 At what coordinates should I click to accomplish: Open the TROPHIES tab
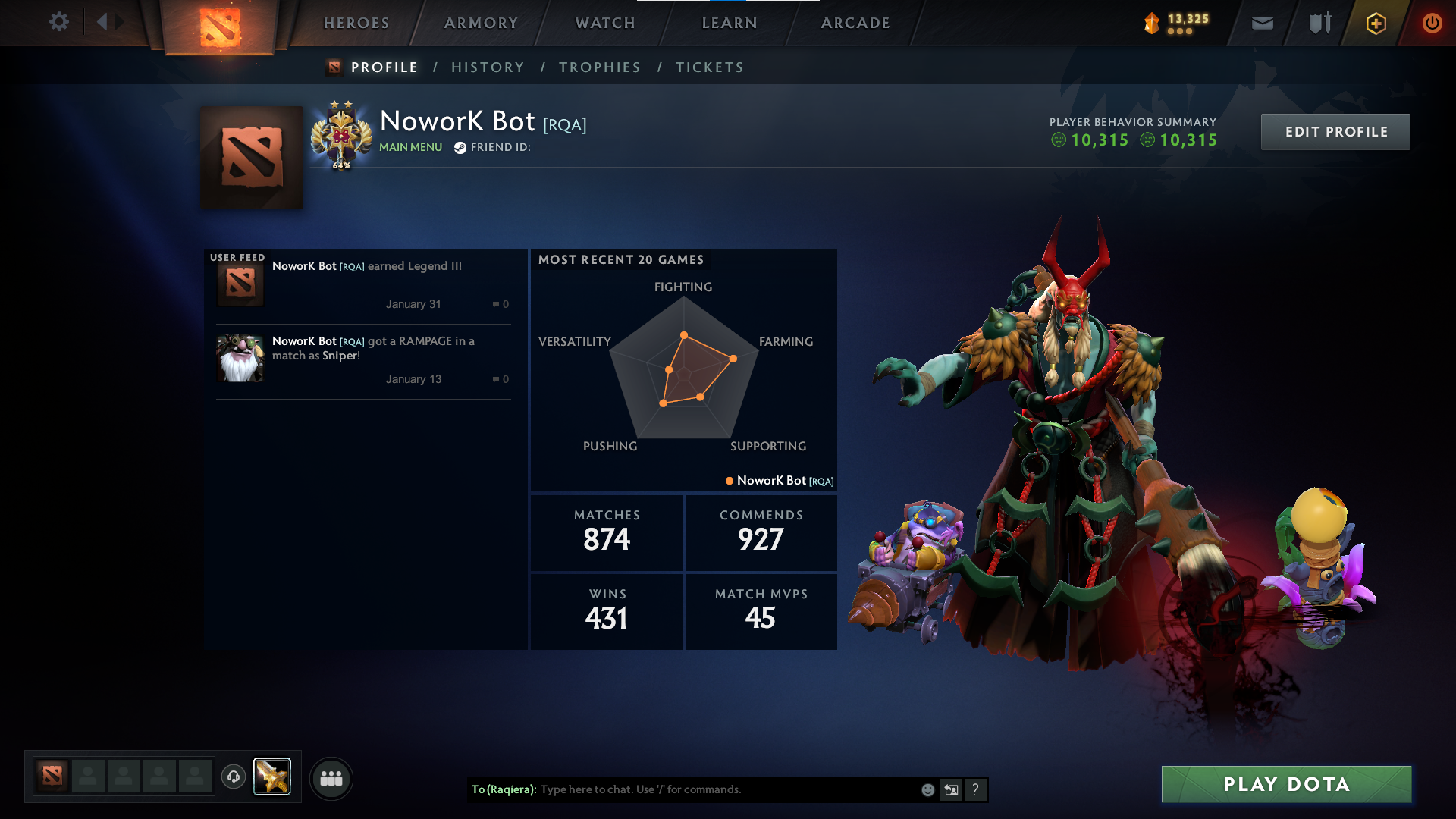click(x=599, y=67)
